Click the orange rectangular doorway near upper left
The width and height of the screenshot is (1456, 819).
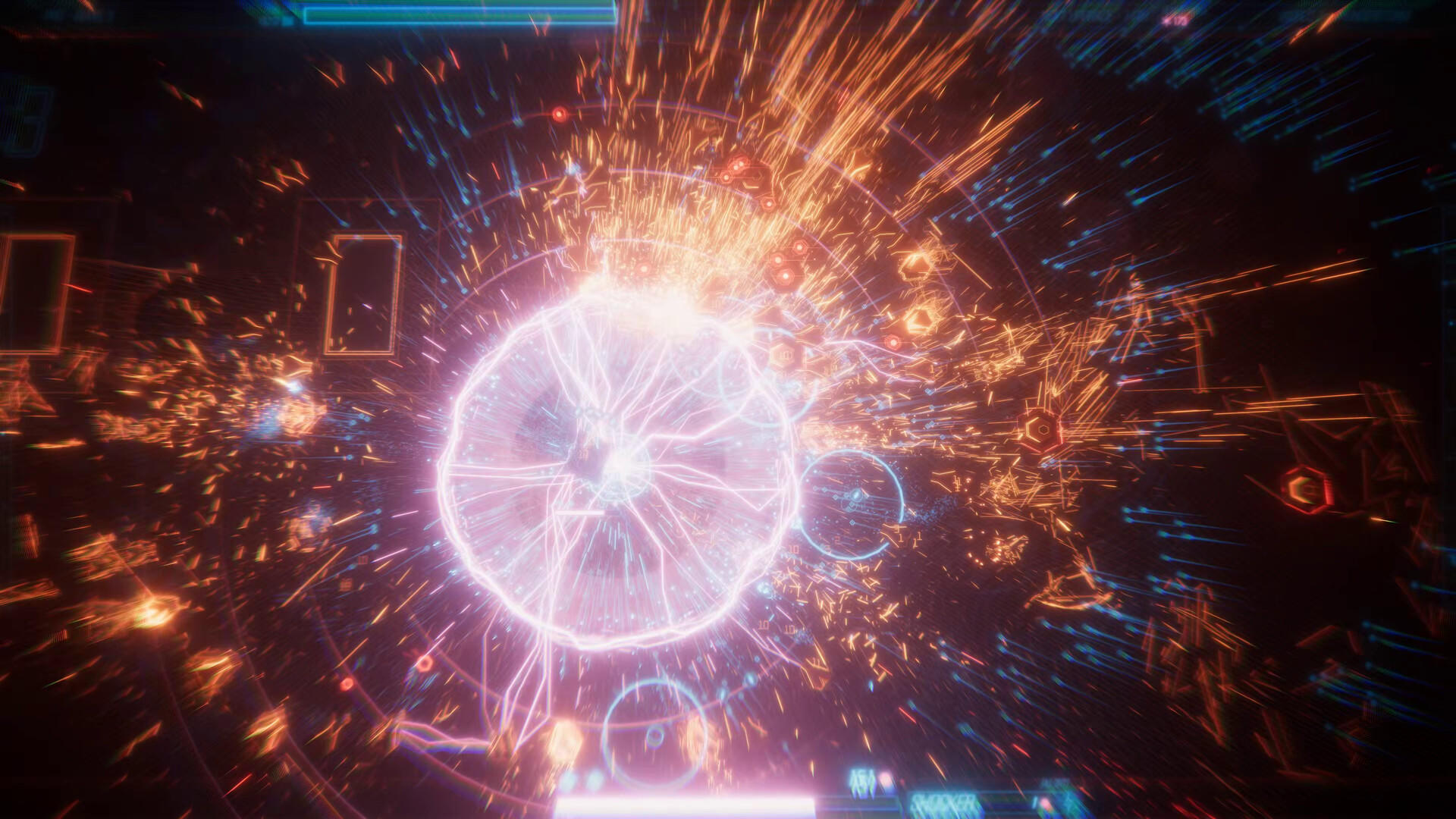pos(362,296)
